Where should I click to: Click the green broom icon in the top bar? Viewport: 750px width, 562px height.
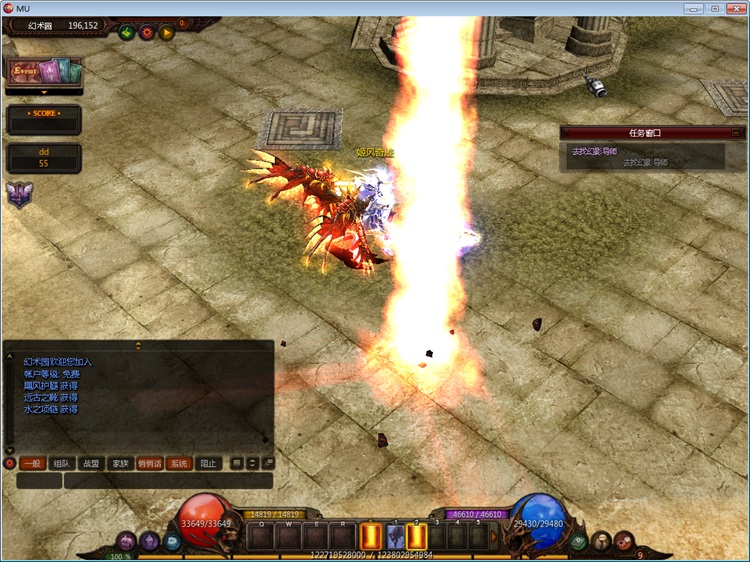coord(127,32)
